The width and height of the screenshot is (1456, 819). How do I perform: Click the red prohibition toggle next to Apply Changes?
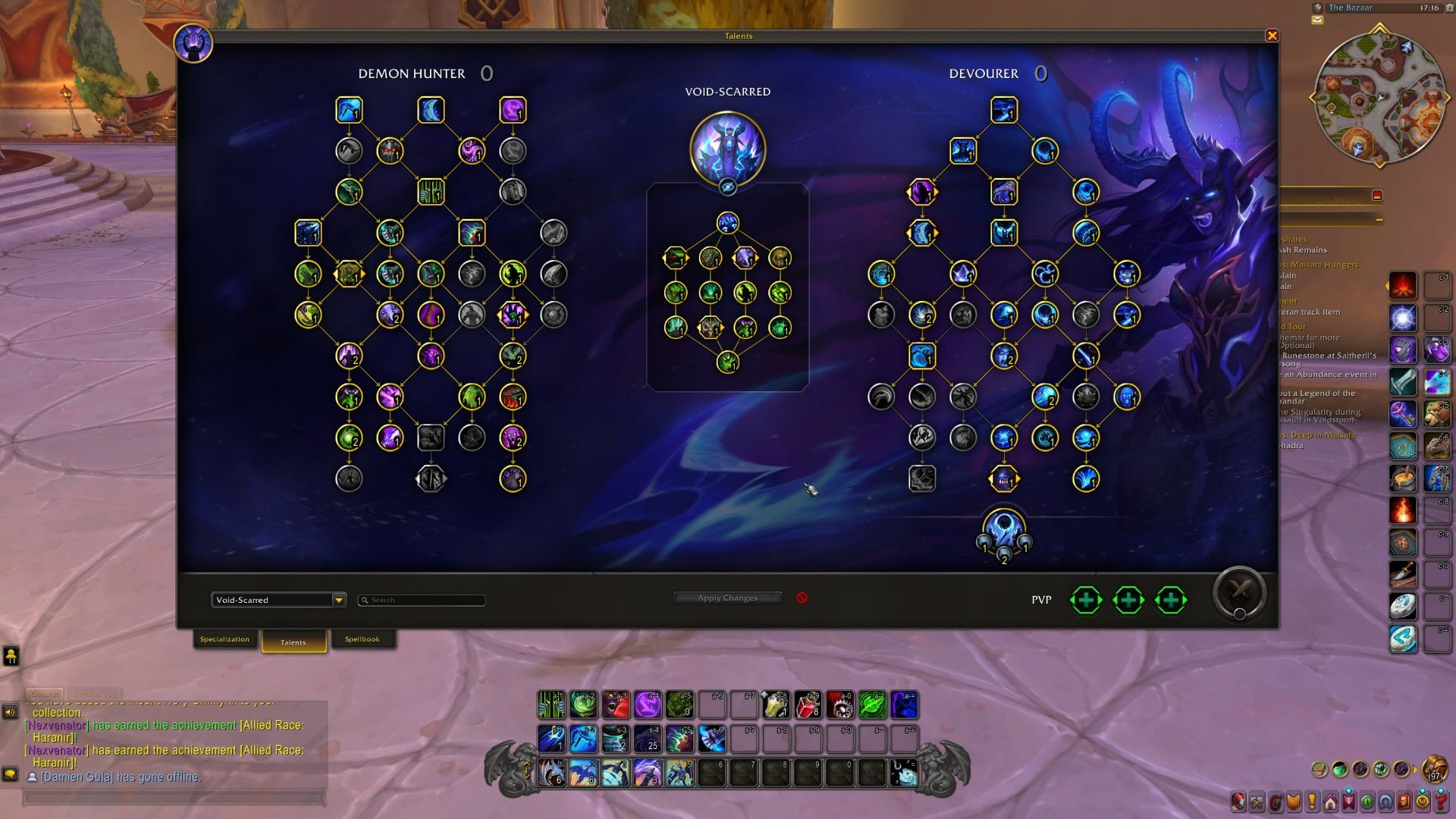click(803, 598)
